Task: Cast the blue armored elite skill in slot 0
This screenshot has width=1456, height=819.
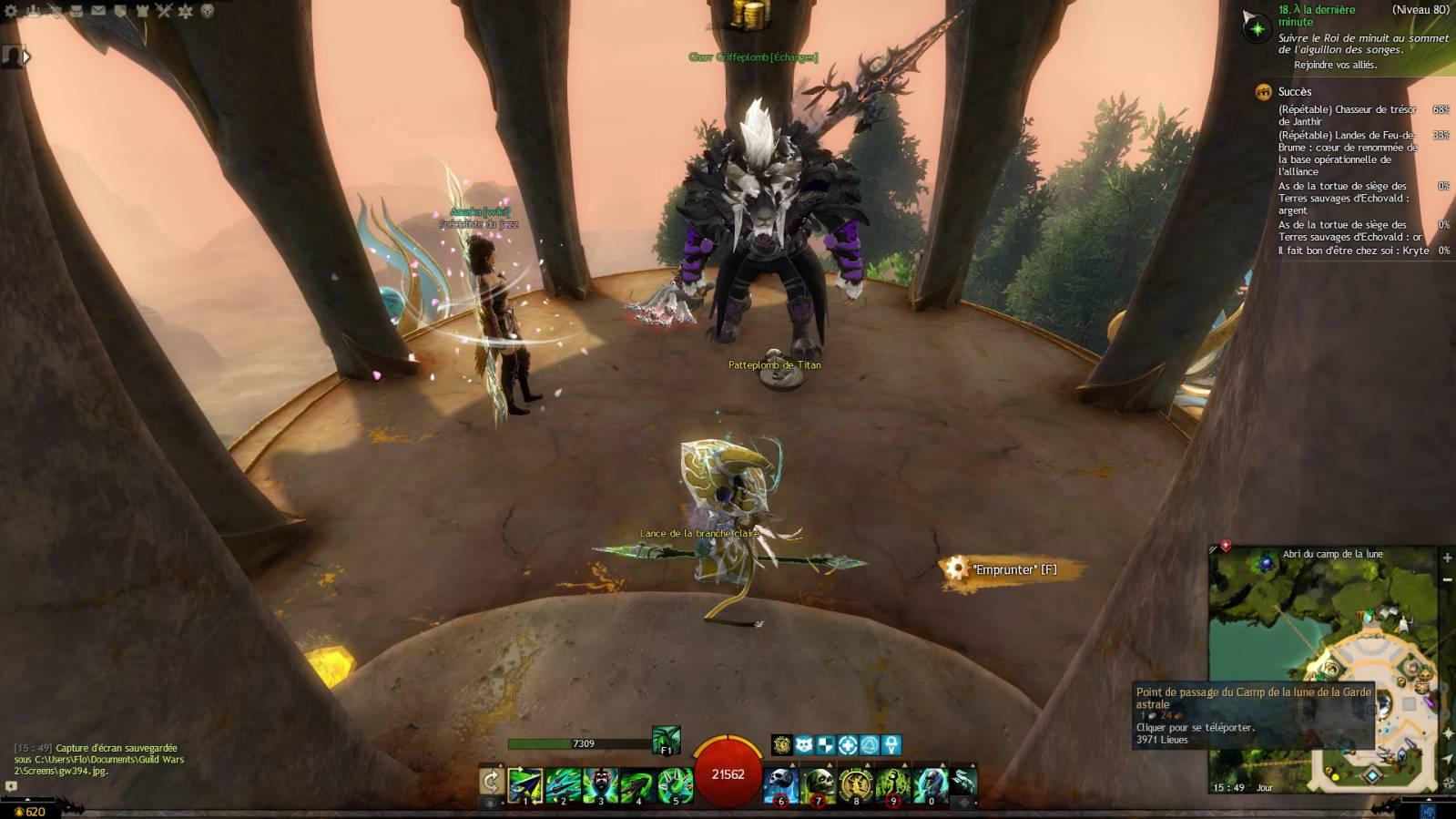Action: 930,784
